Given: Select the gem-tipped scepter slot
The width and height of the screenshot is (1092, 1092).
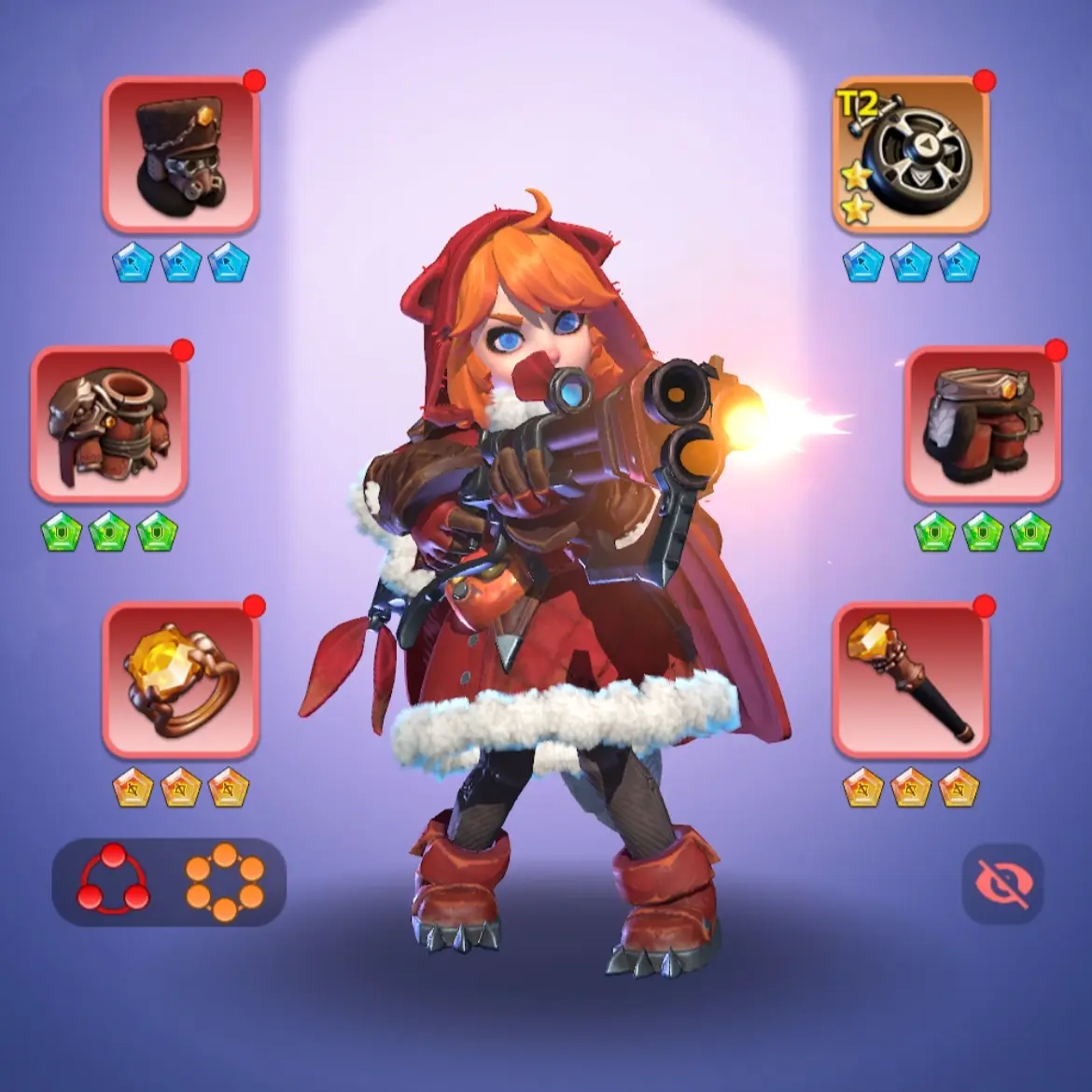Looking at the screenshot, I should pos(910,679).
